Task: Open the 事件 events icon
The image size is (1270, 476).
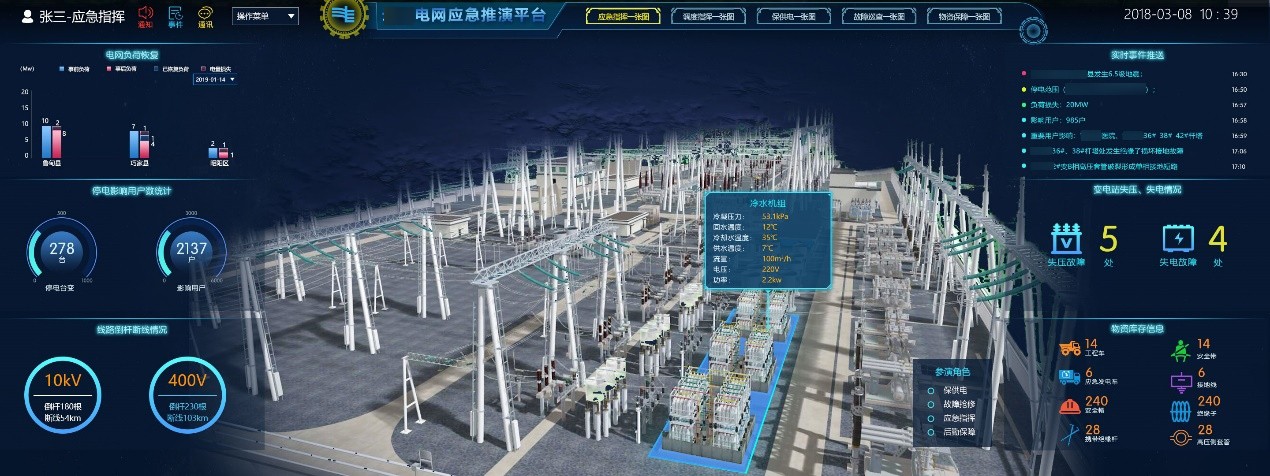Action: click(x=175, y=16)
